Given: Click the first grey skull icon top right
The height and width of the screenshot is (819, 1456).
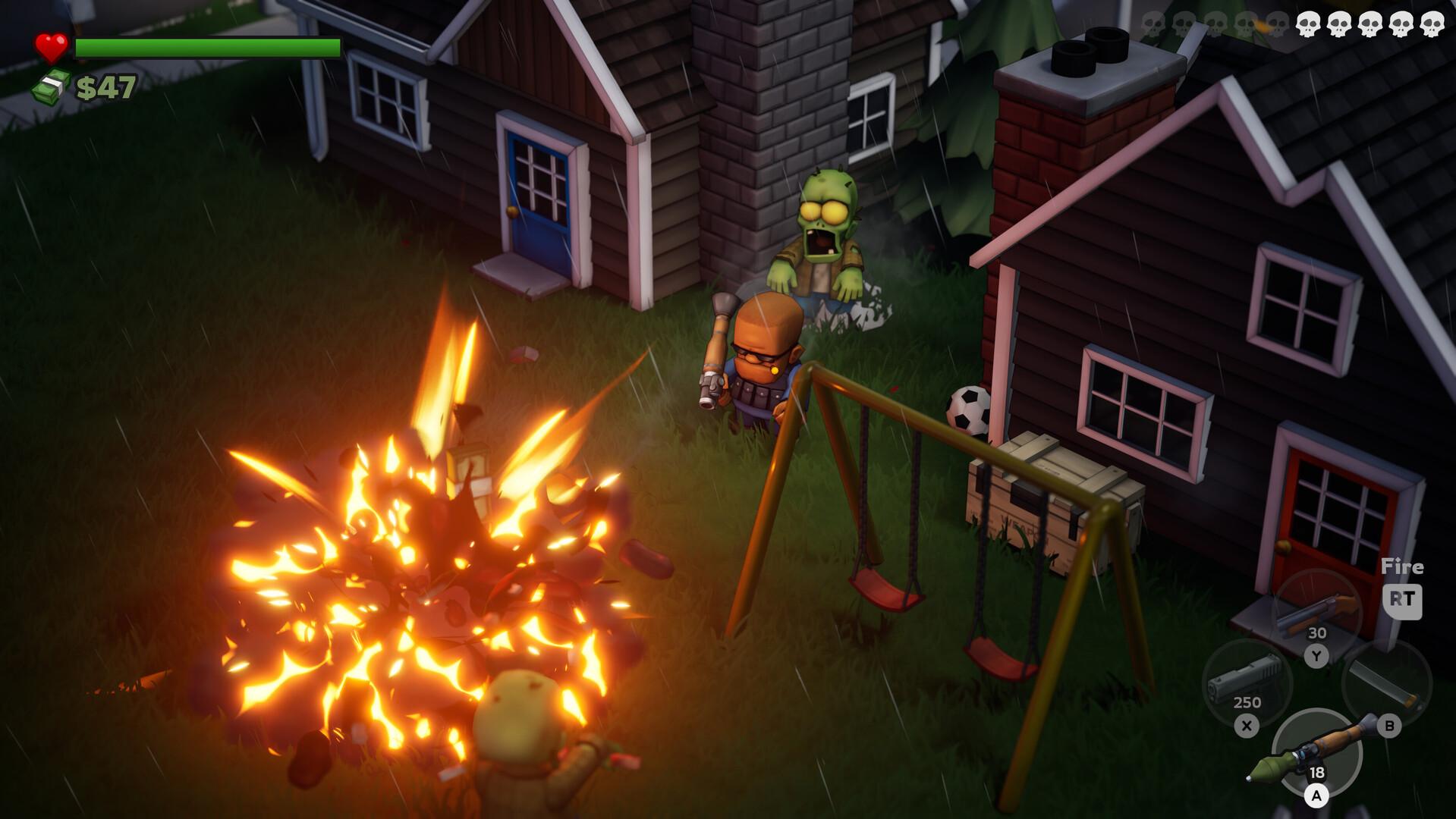Looking at the screenshot, I should pos(1153,23).
